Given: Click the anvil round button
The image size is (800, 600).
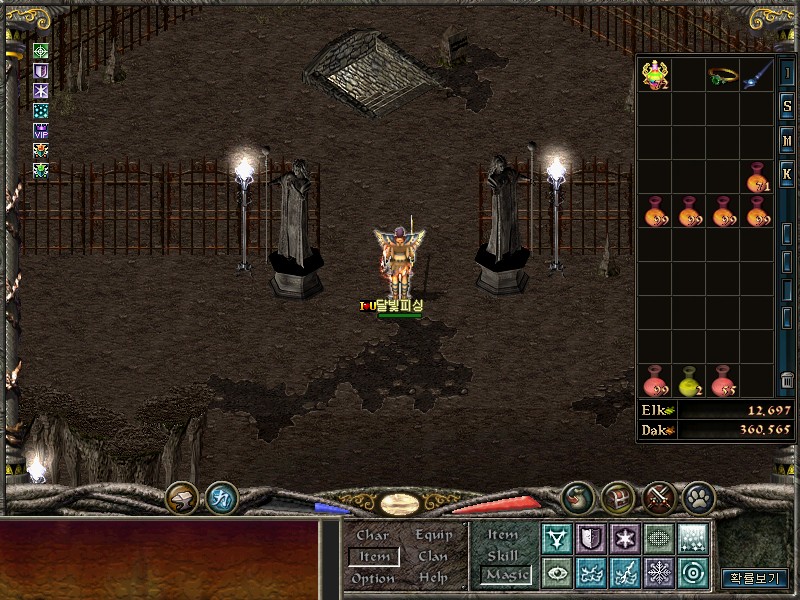Looking at the screenshot, I should (x=182, y=497).
